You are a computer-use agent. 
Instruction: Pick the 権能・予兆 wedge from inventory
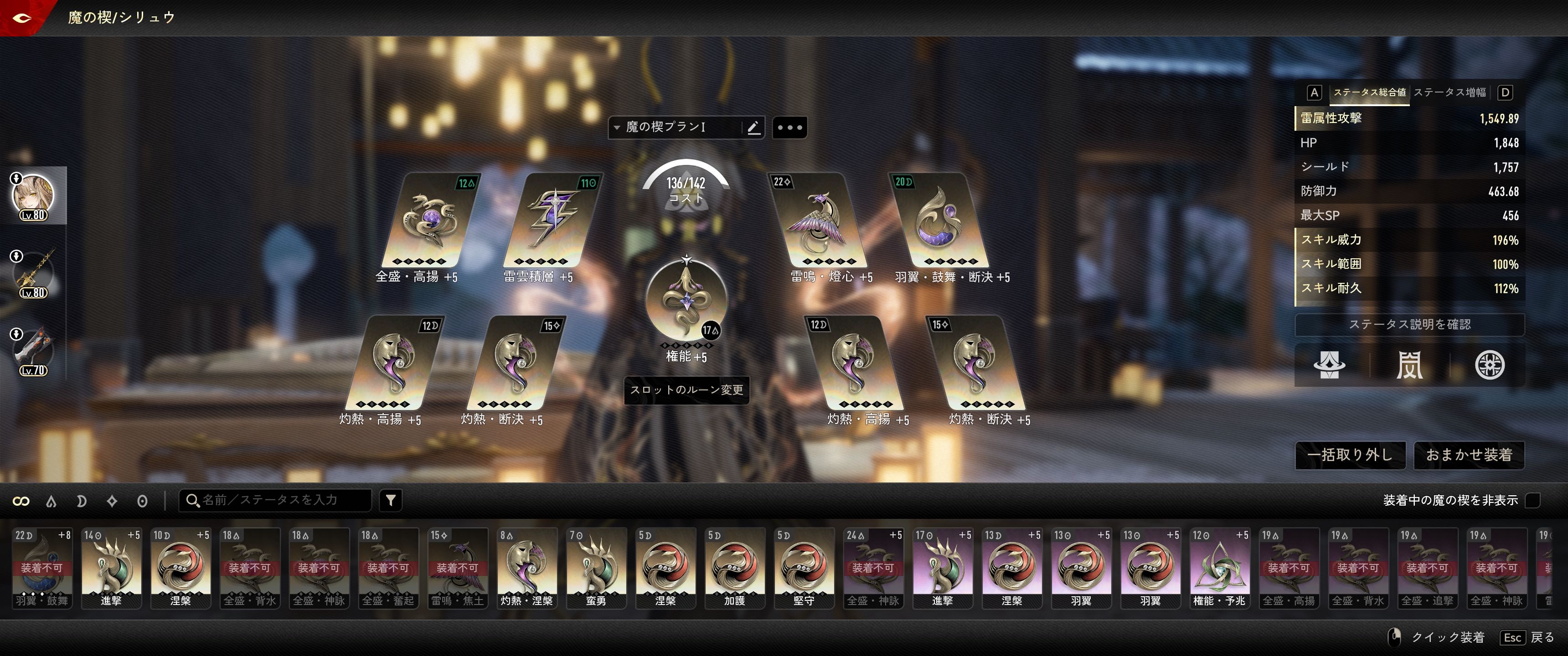(x=1220, y=568)
